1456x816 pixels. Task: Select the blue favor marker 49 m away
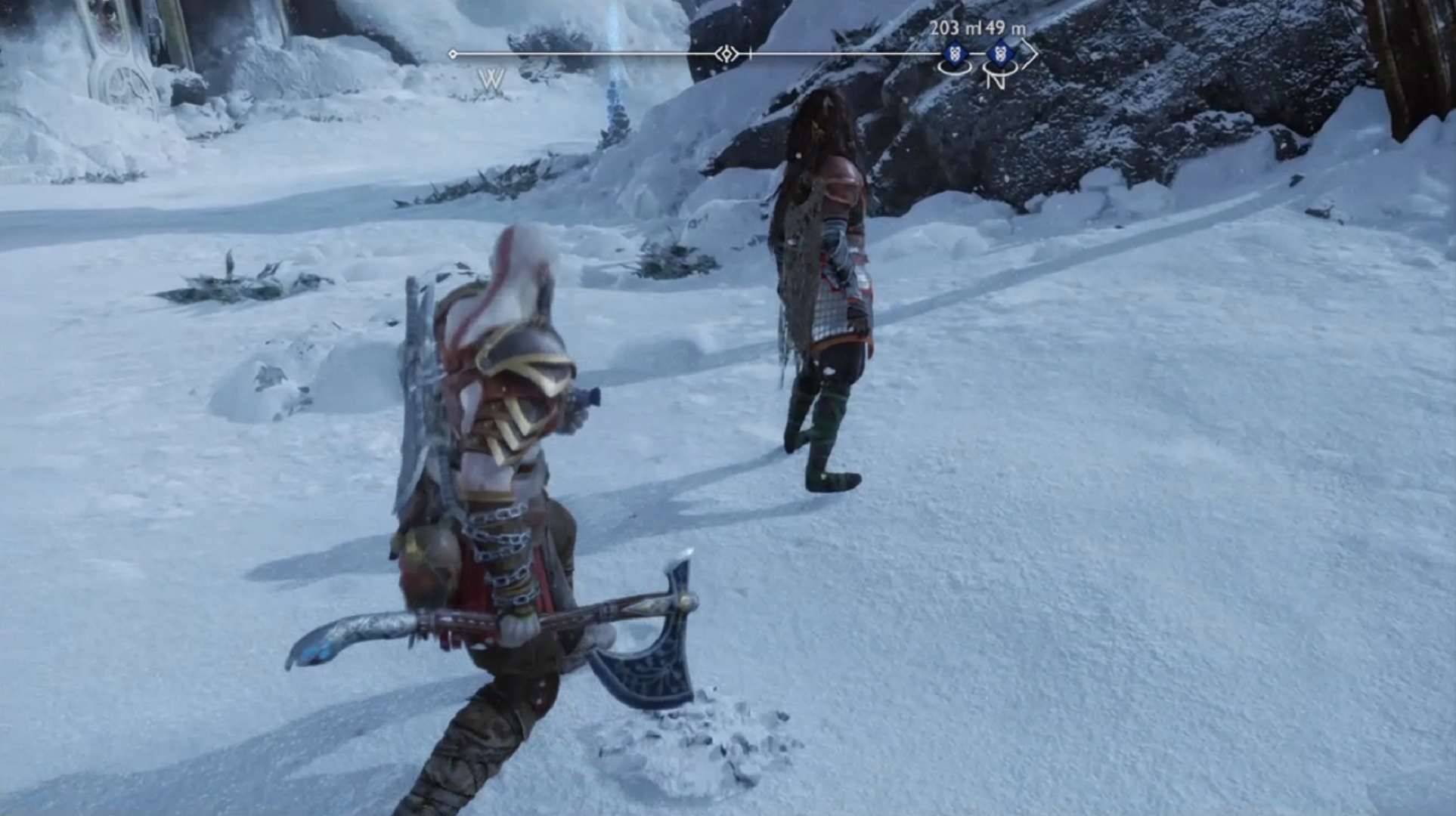tap(999, 54)
